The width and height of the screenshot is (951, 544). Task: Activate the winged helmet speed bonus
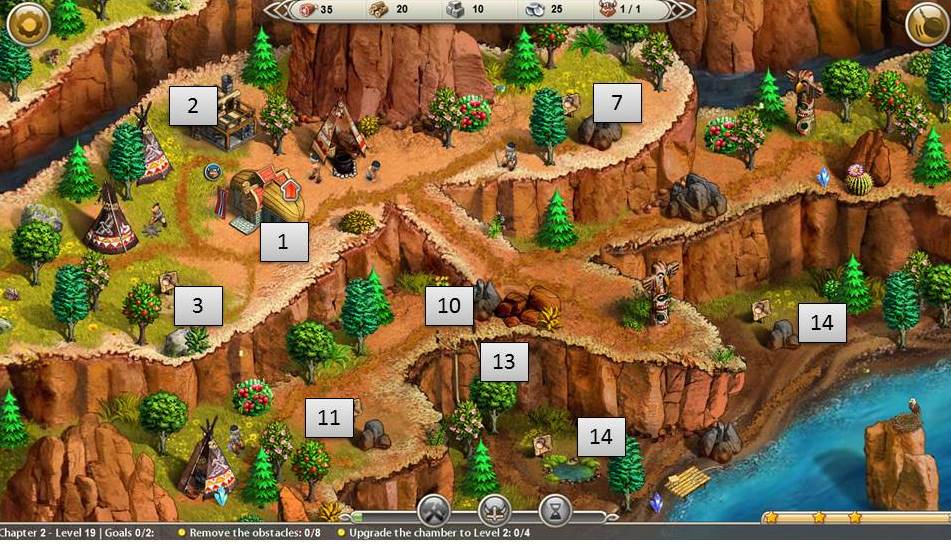494,512
